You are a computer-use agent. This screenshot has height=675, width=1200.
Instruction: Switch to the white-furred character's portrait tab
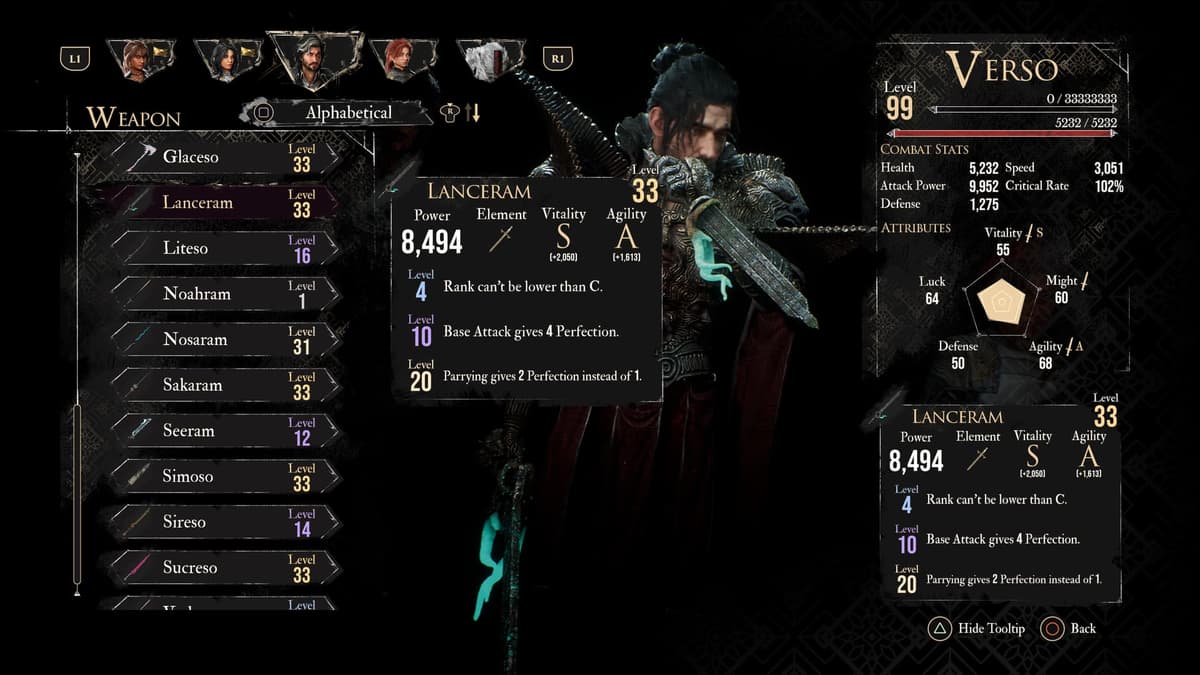coord(490,60)
